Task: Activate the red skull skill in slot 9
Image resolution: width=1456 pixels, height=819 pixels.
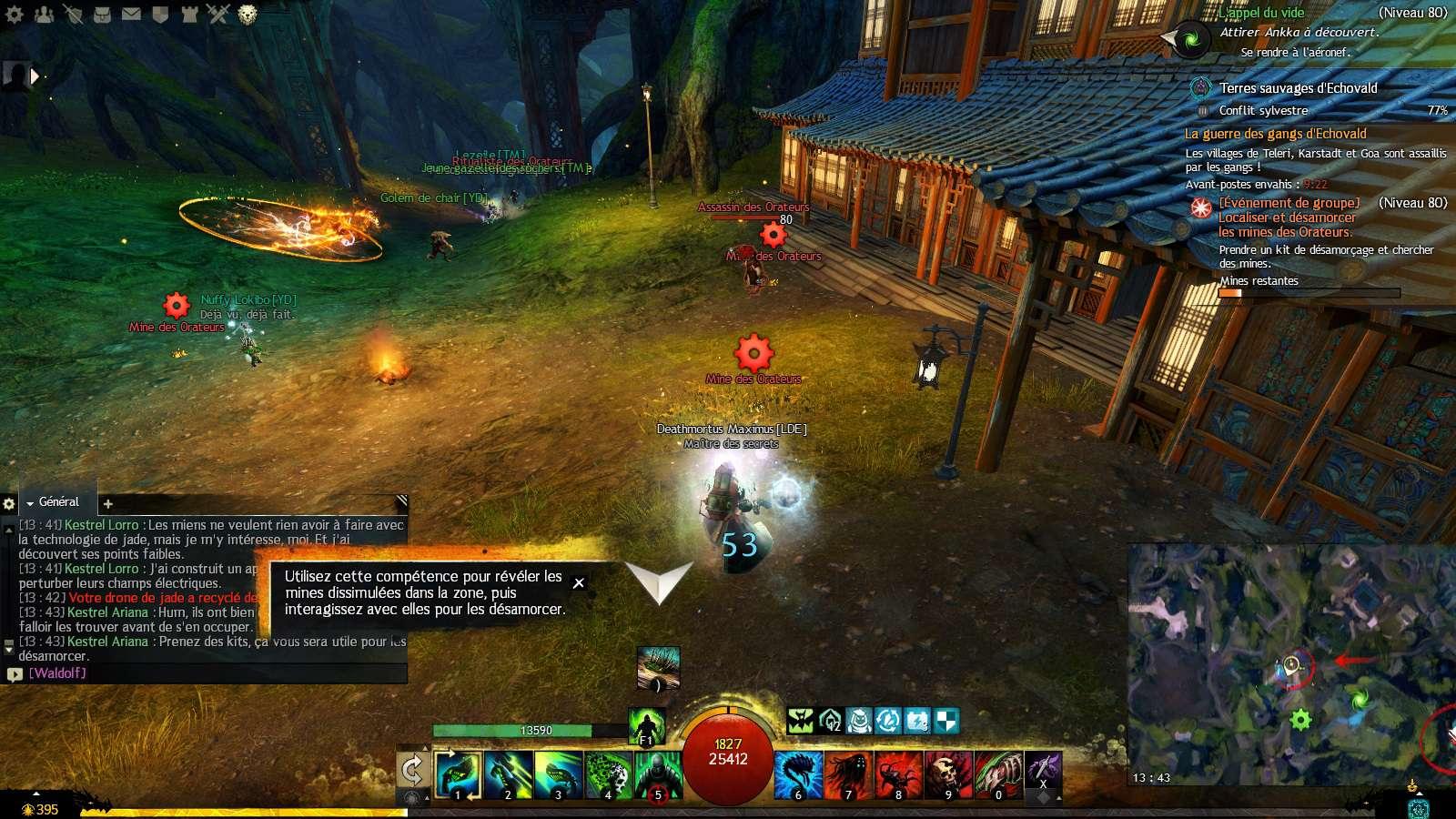Action: point(947,774)
